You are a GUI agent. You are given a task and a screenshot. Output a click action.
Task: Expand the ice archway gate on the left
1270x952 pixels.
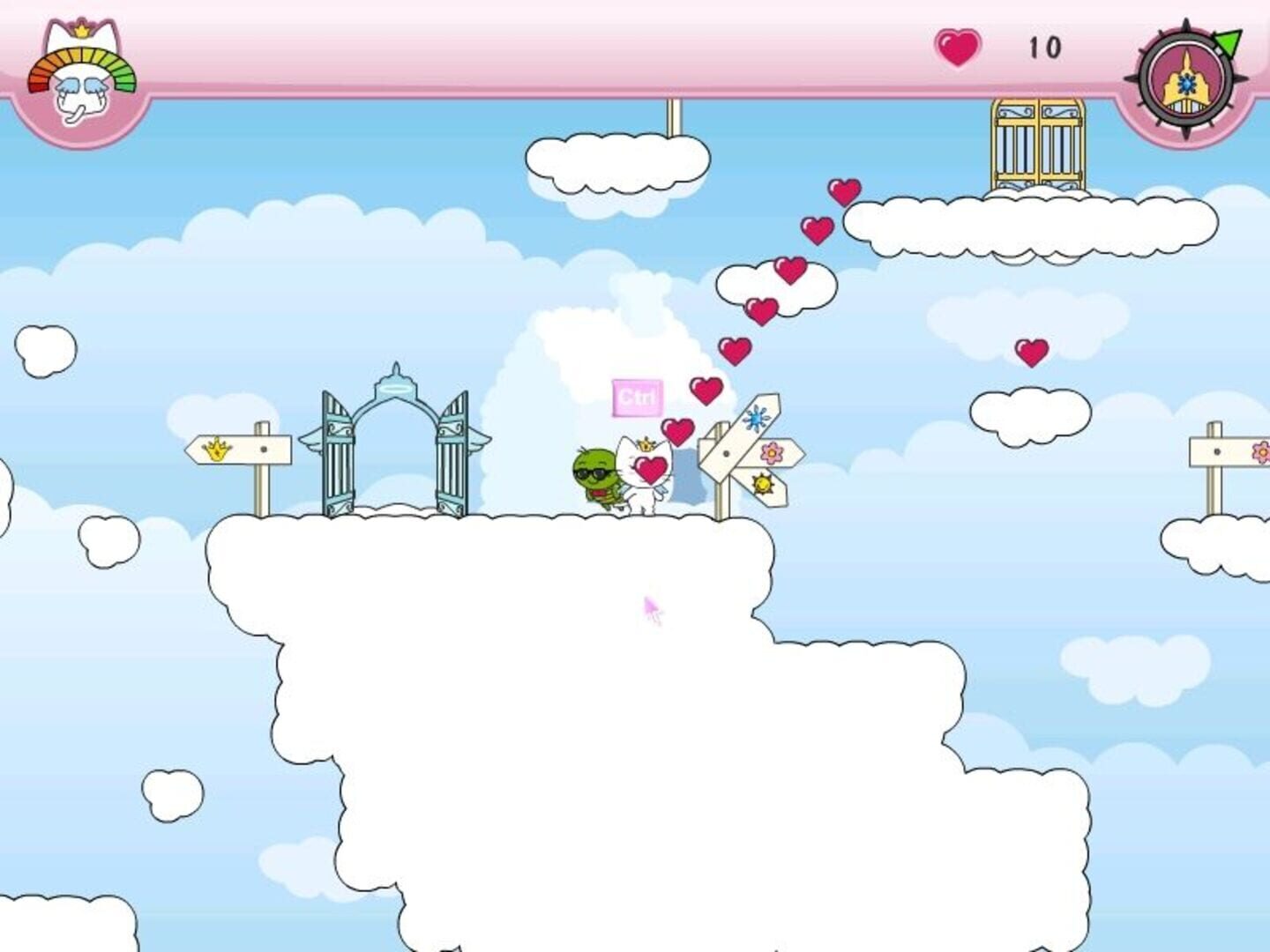click(397, 432)
